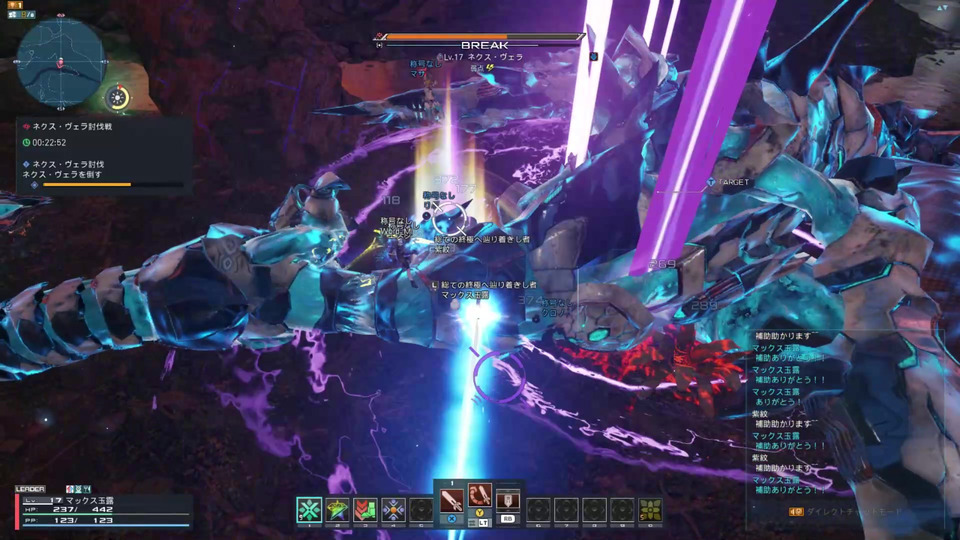Select the マックス玉露 party leader status panel

coord(102,508)
